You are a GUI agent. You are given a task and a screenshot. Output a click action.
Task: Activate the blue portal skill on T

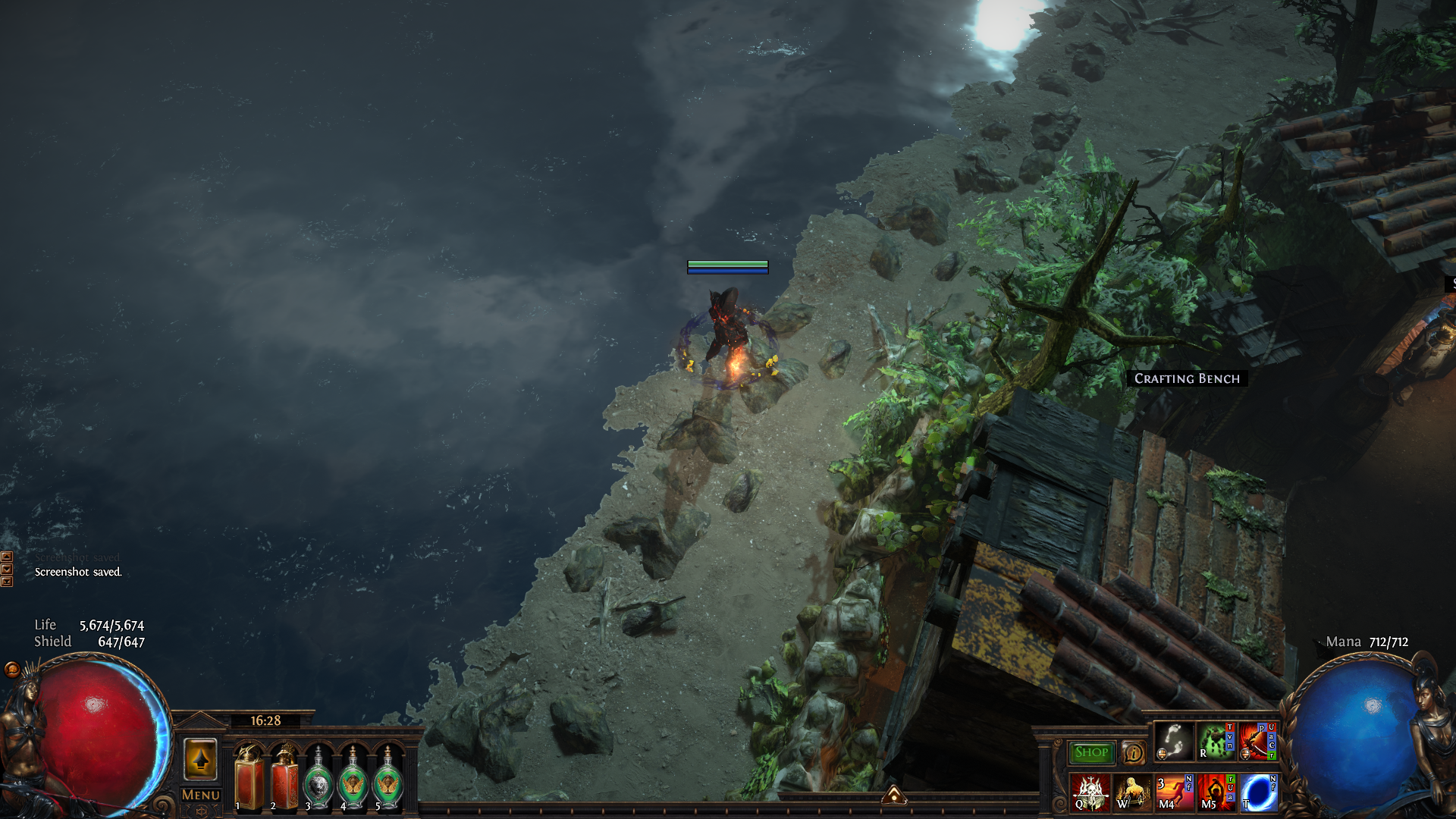pos(1258,792)
